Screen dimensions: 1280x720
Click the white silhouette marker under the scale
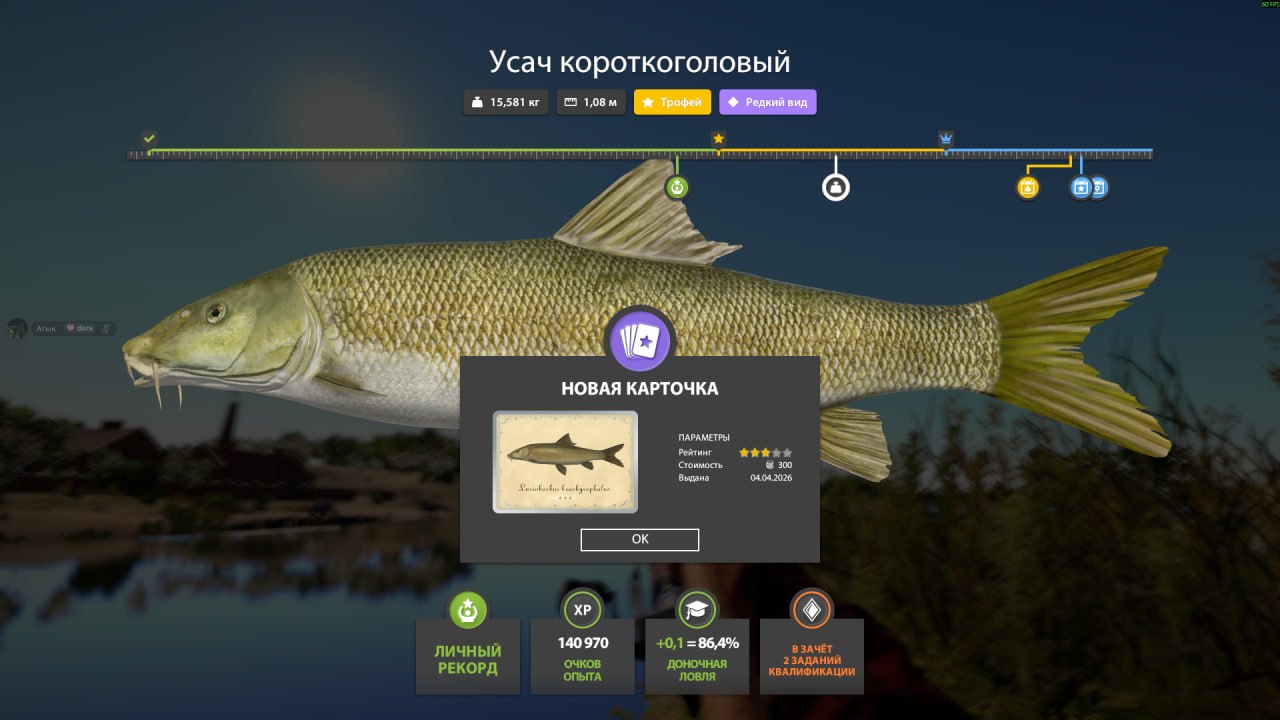[x=836, y=186]
